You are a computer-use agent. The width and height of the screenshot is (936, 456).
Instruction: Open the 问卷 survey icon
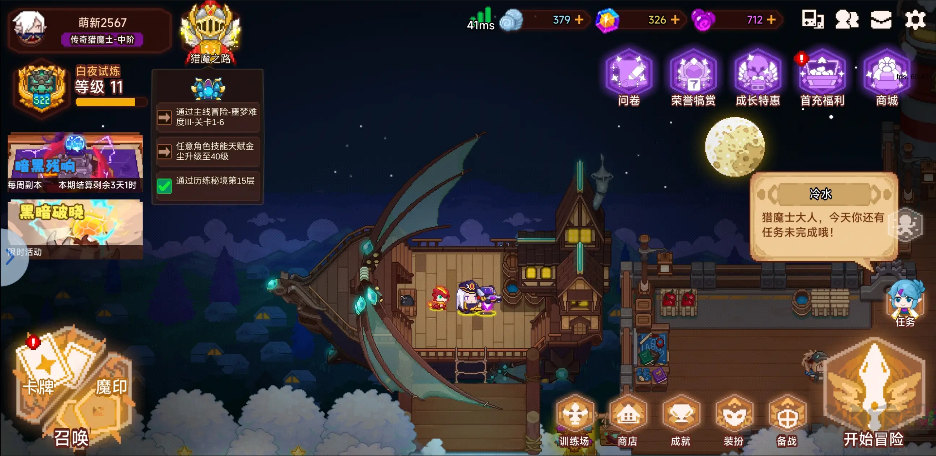[x=628, y=74]
